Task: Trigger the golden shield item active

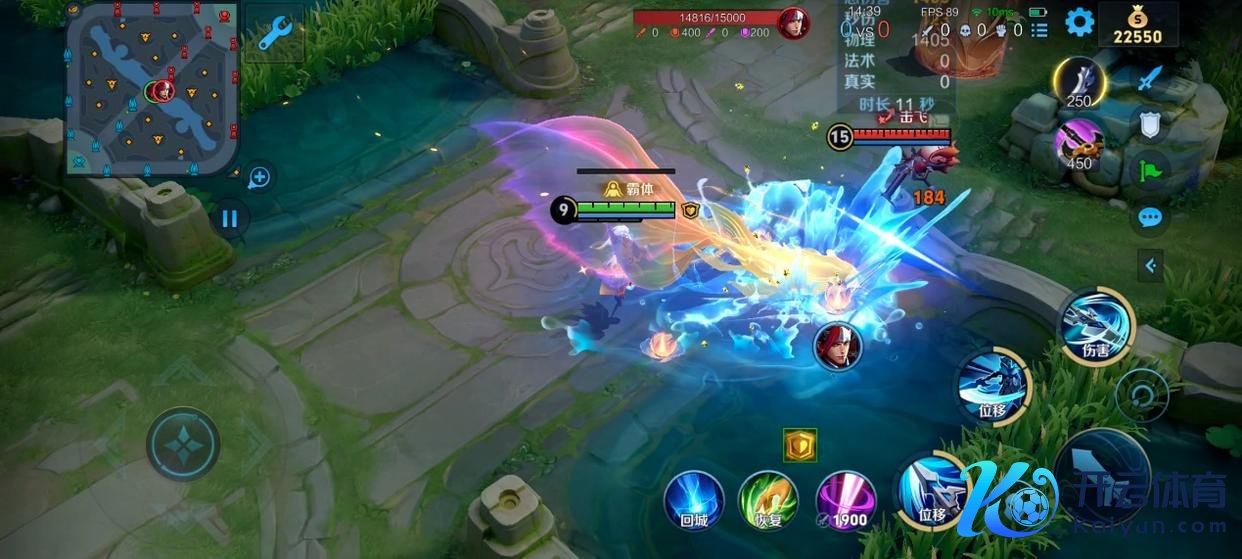Action: tap(800, 446)
